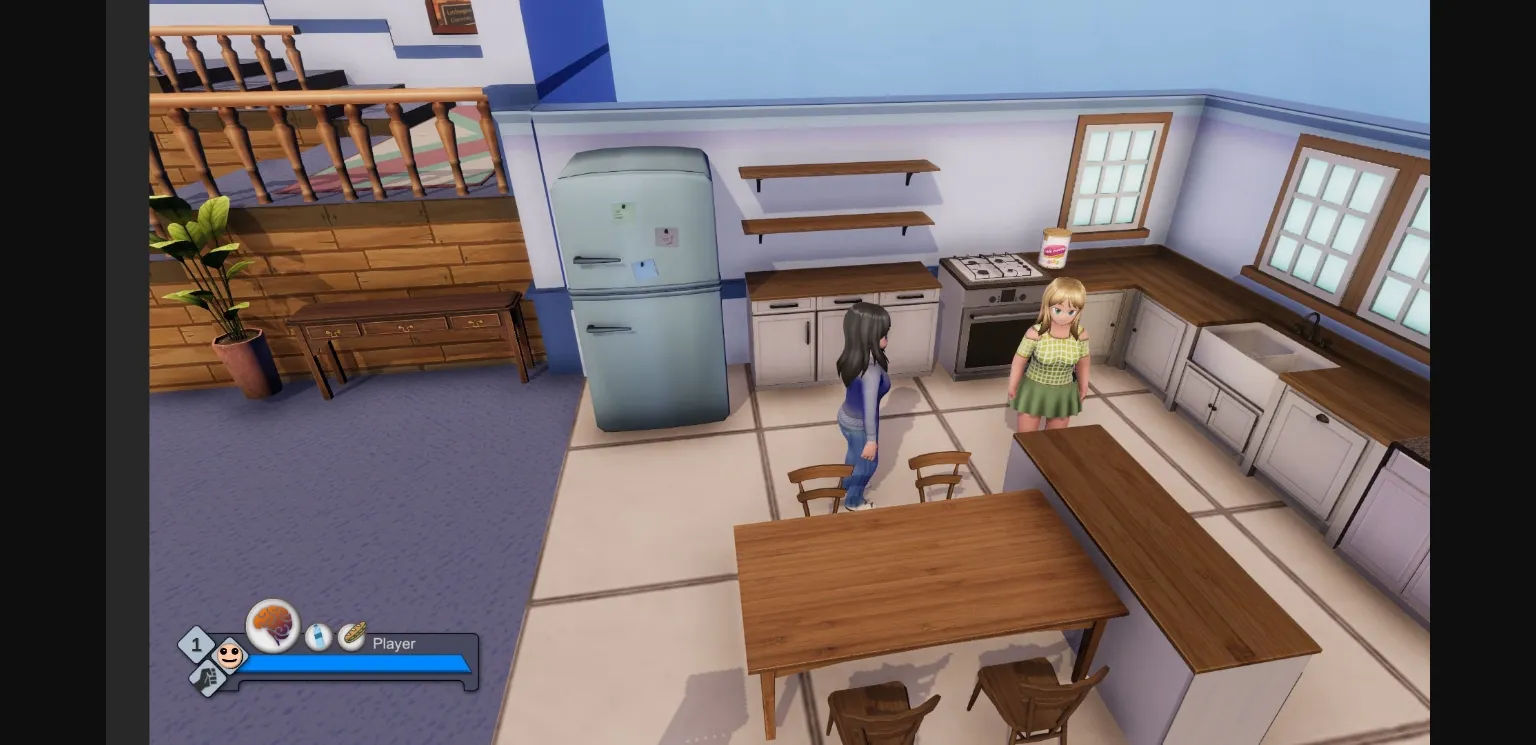The image size is (1536, 745).
Task: Click the brain status icon
Action: click(272, 625)
